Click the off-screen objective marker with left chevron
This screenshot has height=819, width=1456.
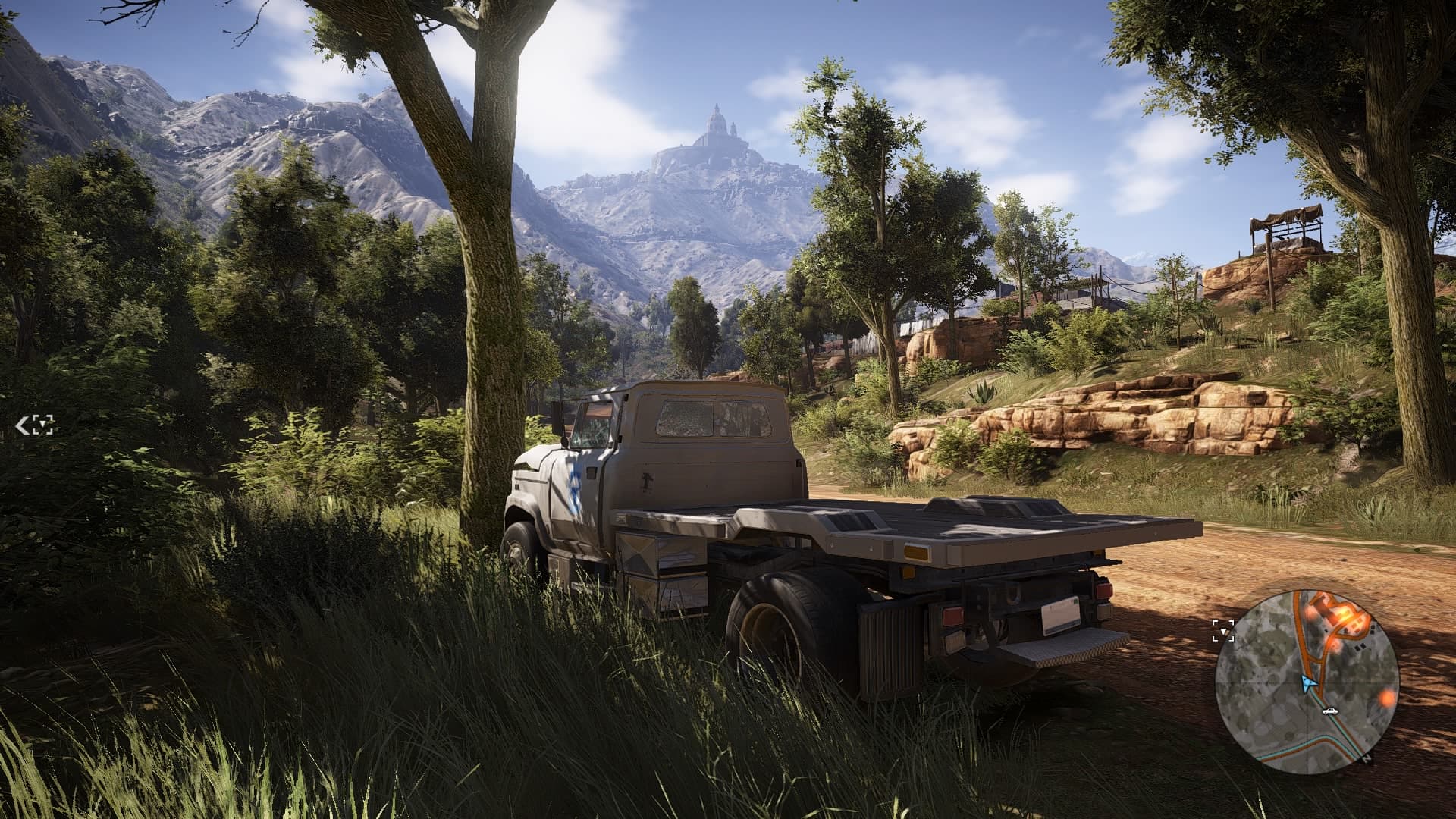(35, 425)
